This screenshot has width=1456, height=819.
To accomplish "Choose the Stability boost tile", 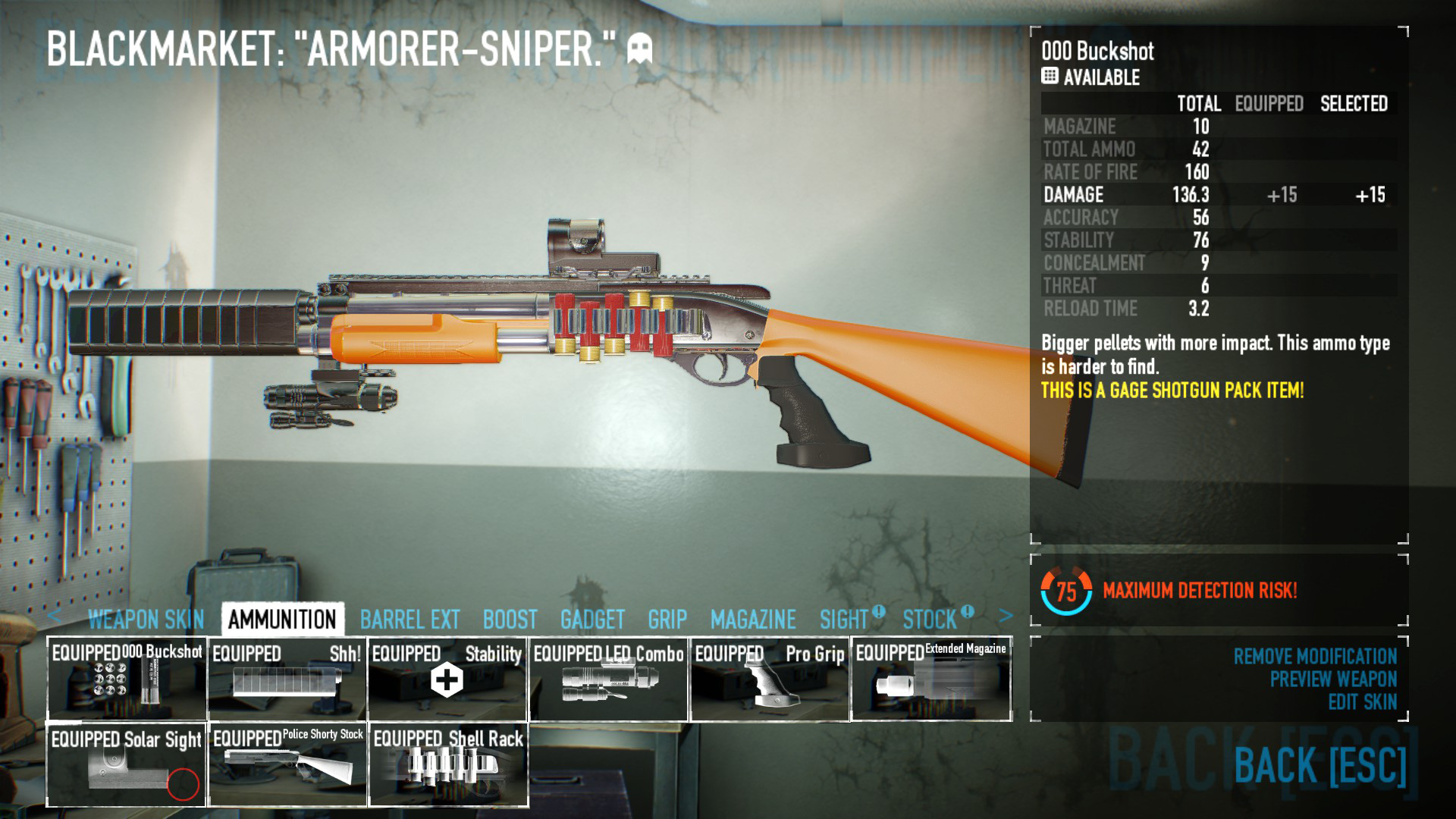I will point(447,679).
